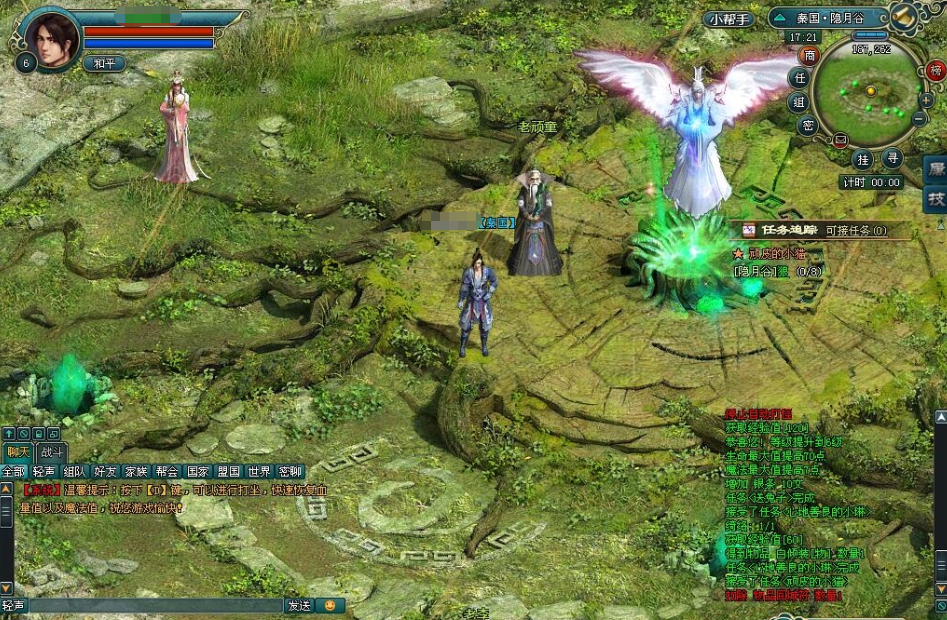947x620 pixels.
Task: Open the scroll world map icon
Action: click(x=904, y=16)
